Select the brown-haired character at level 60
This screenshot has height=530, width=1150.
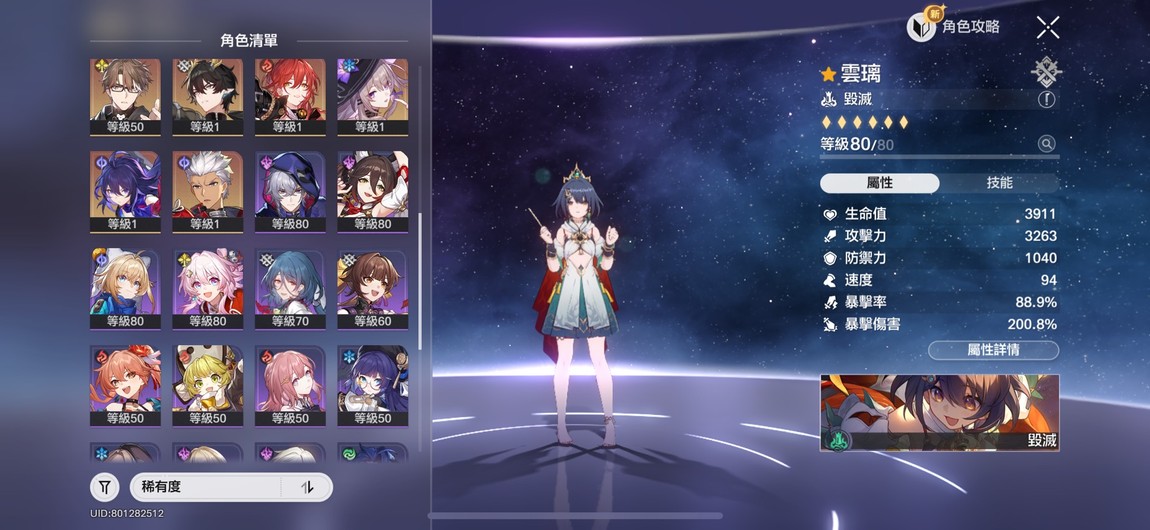tap(372, 288)
